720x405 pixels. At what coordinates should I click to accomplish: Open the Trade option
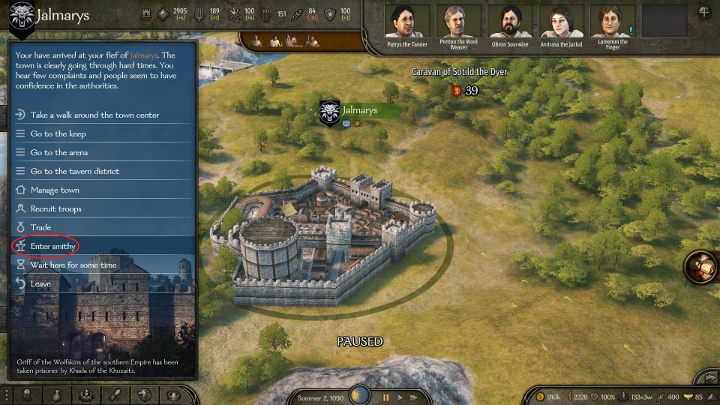coord(41,228)
